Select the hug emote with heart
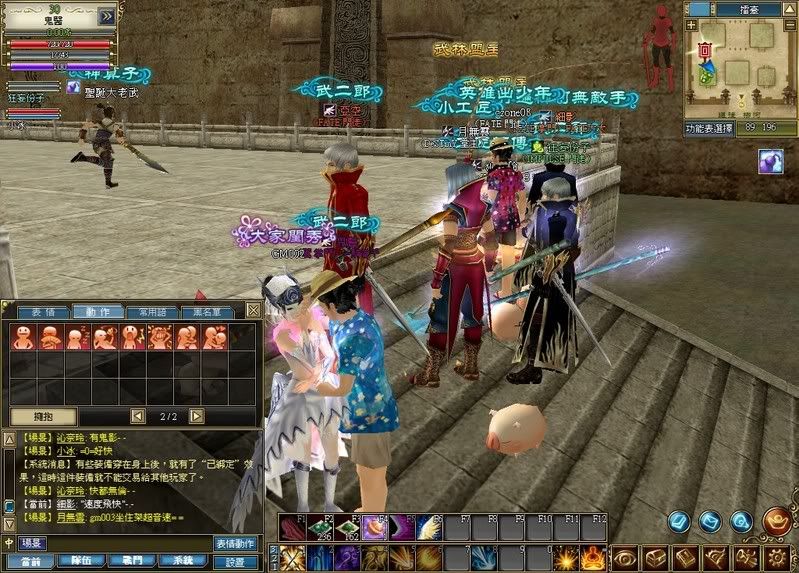 point(215,338)
